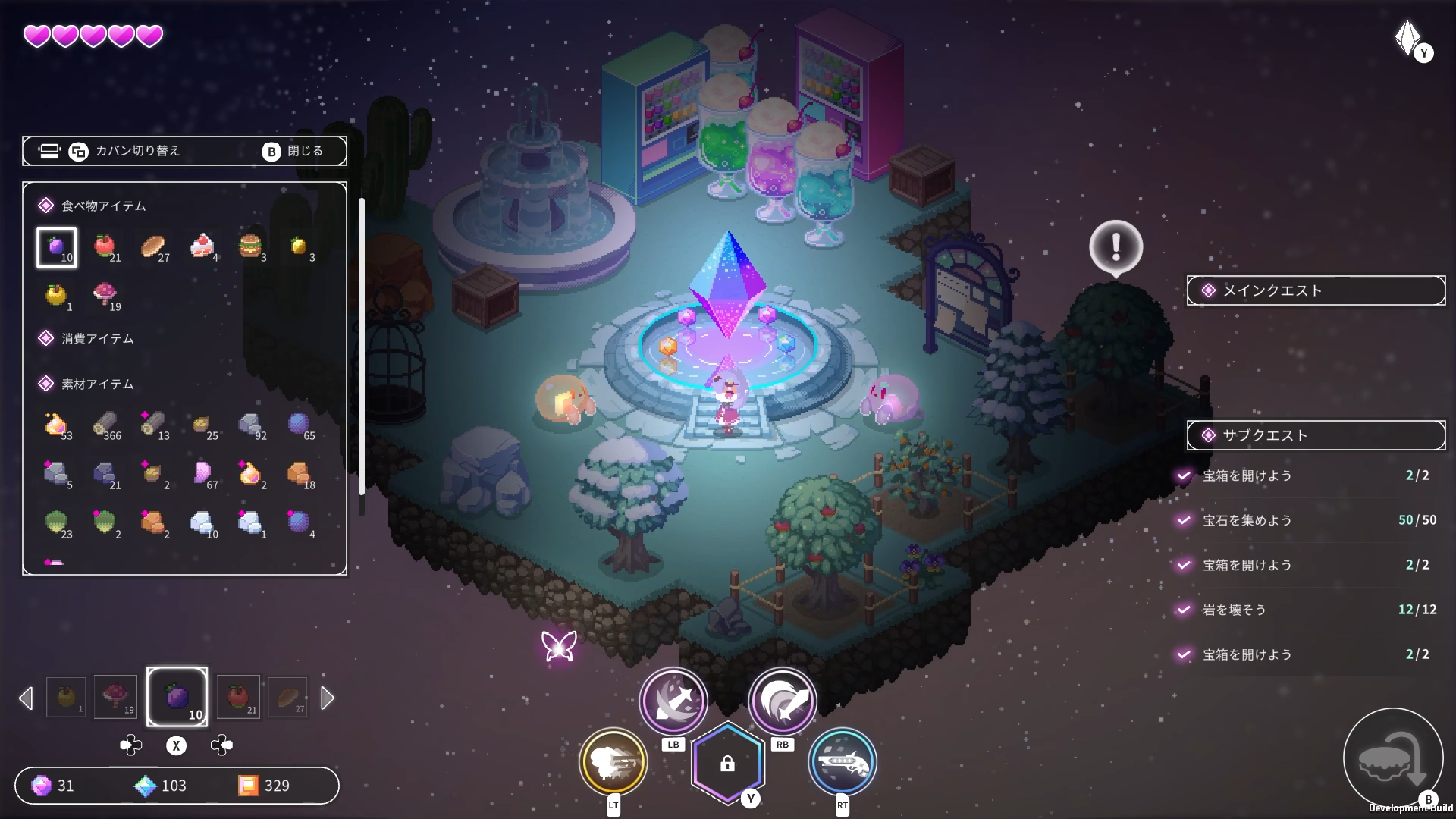This screenshot has width=1456, height=819.
Task: Click the crystal icon in the top corner
Action: pyautogui.click(x=1407, y=36)
